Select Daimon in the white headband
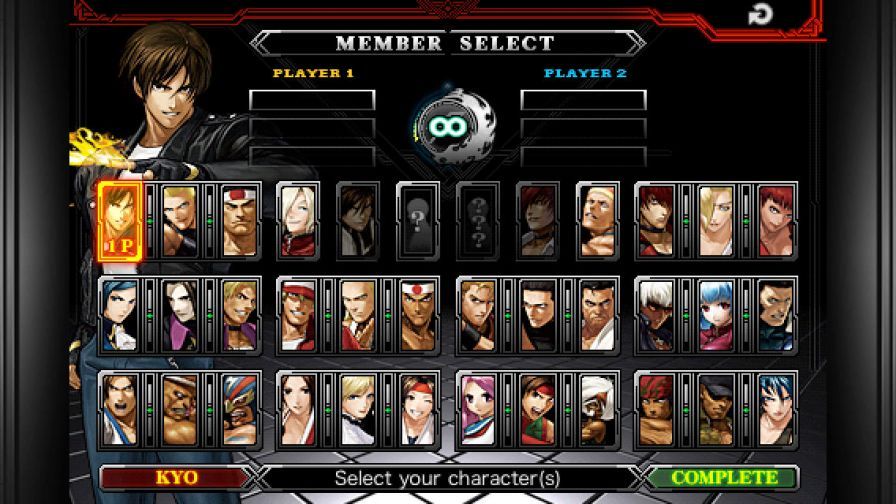Viewport: 896px width, 504px height. click(x=239, y=220)
